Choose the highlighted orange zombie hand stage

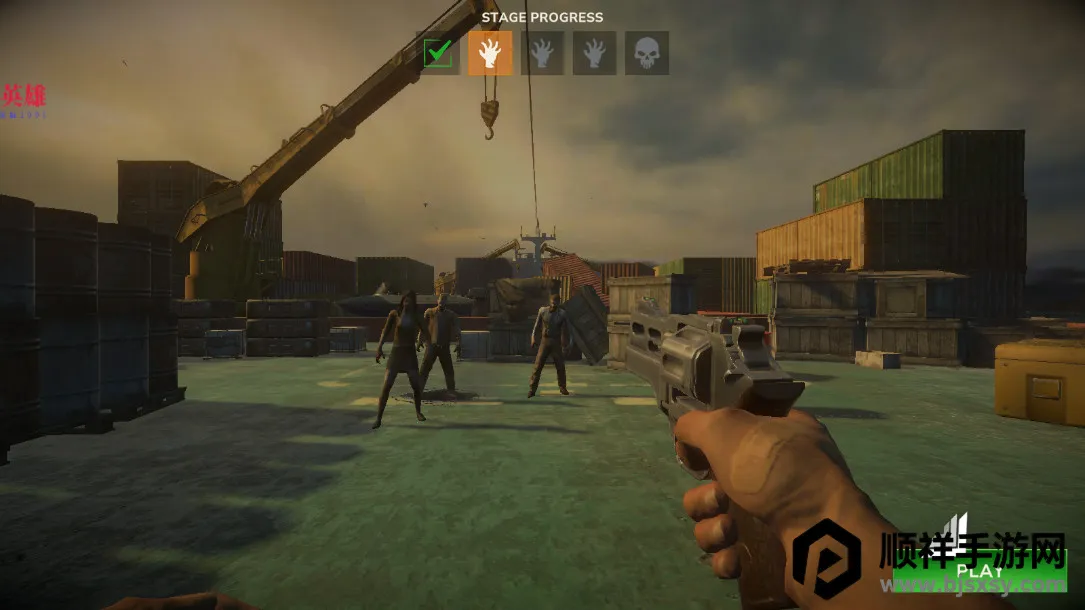click(x=490, y=53)
